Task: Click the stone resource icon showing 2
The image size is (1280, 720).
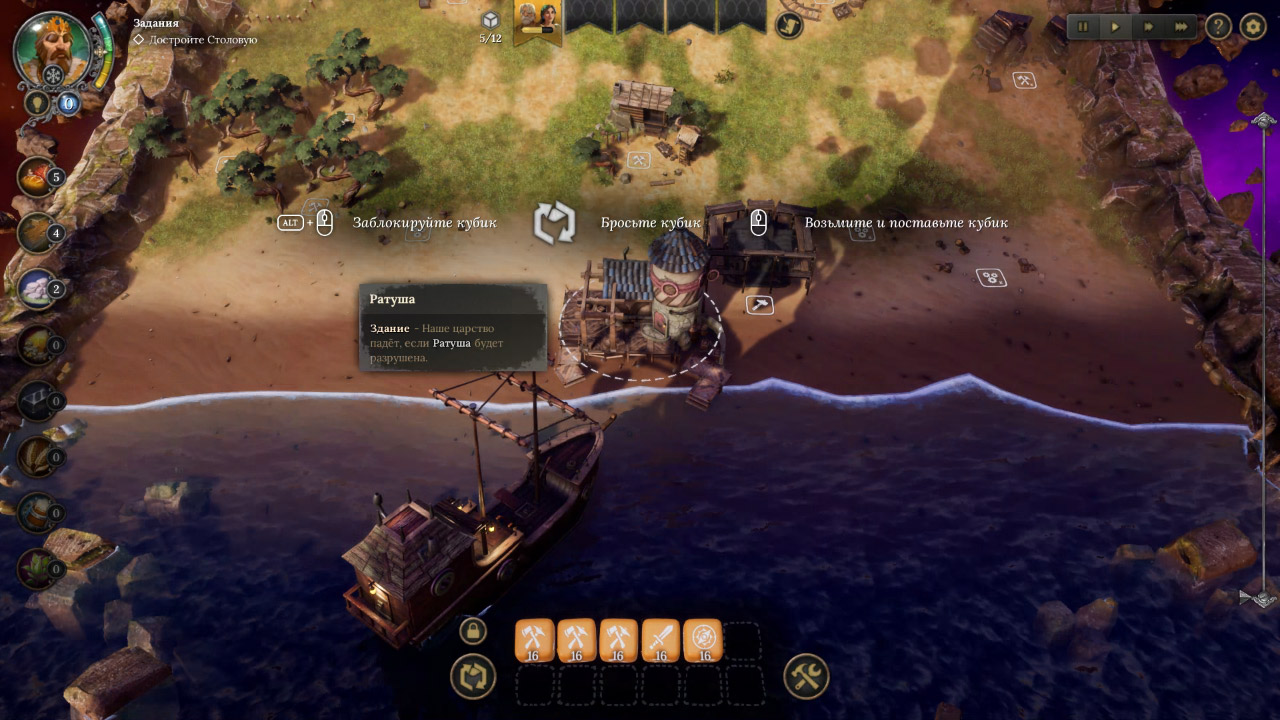Action: [x=37, y=289]
